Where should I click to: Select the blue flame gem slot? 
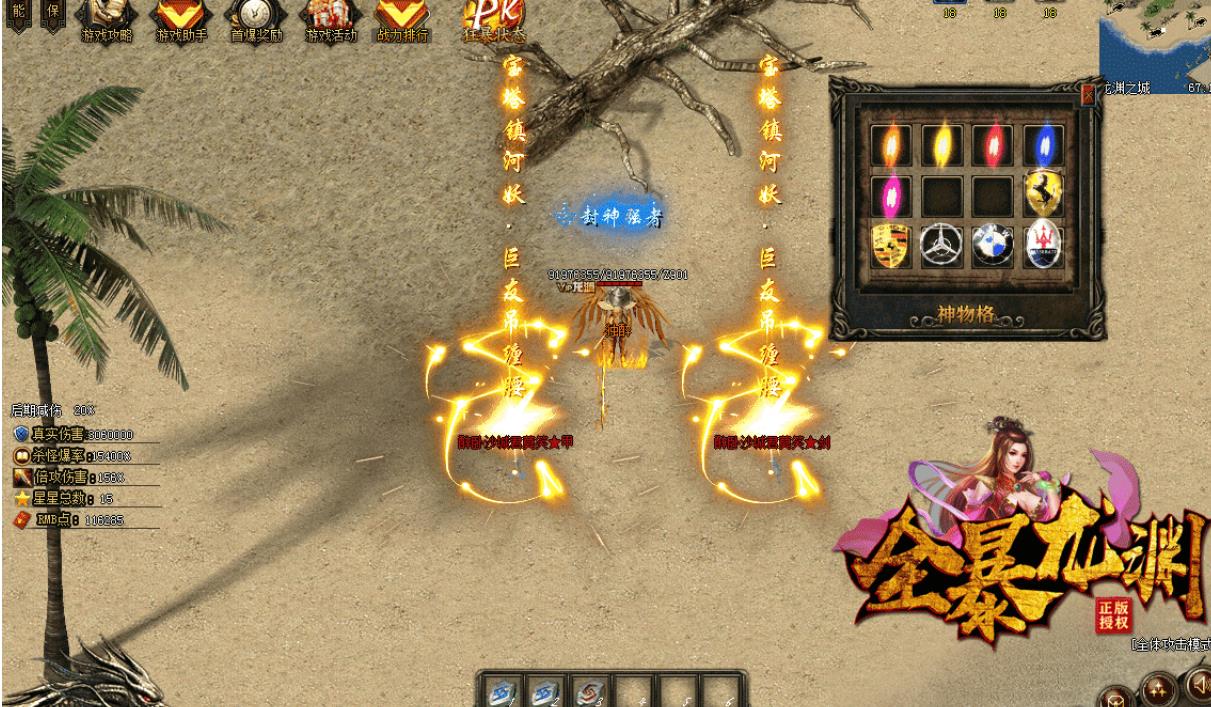point(1044,145)
